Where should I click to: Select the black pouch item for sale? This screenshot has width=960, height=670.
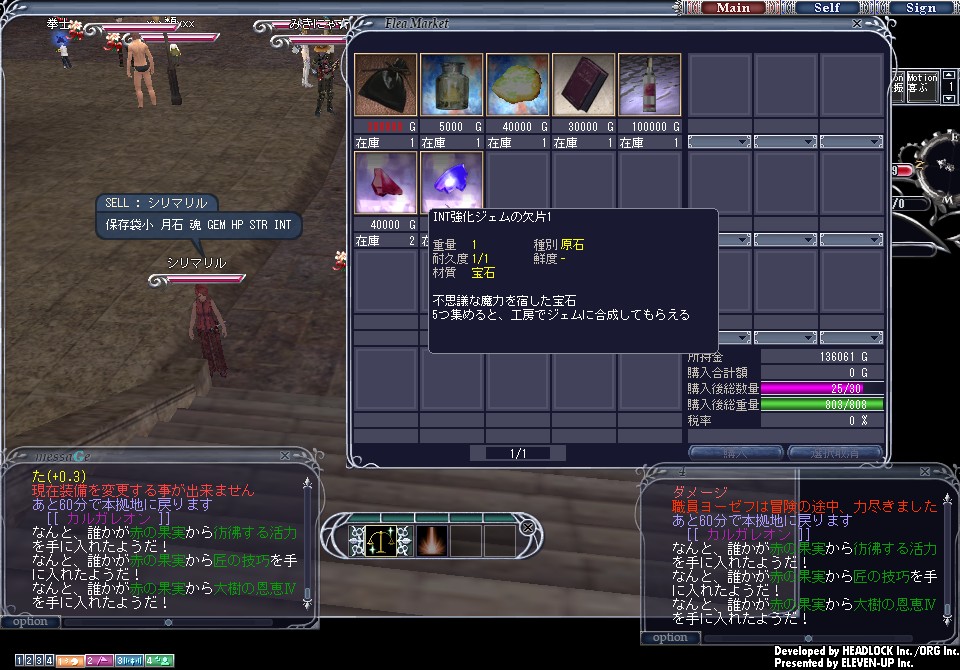pos(385,86)
